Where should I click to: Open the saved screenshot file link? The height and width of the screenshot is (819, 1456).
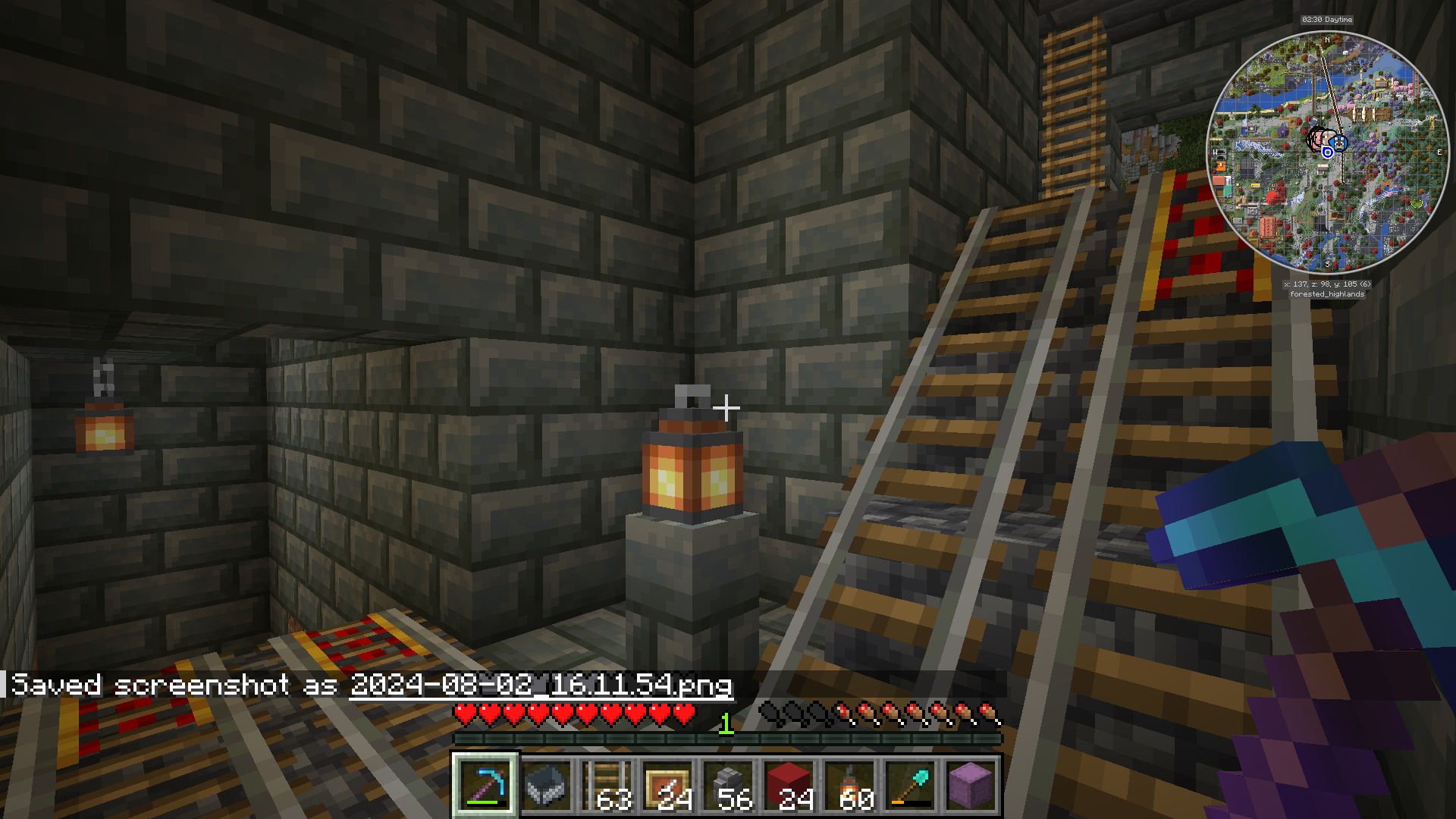pos(541,686)
